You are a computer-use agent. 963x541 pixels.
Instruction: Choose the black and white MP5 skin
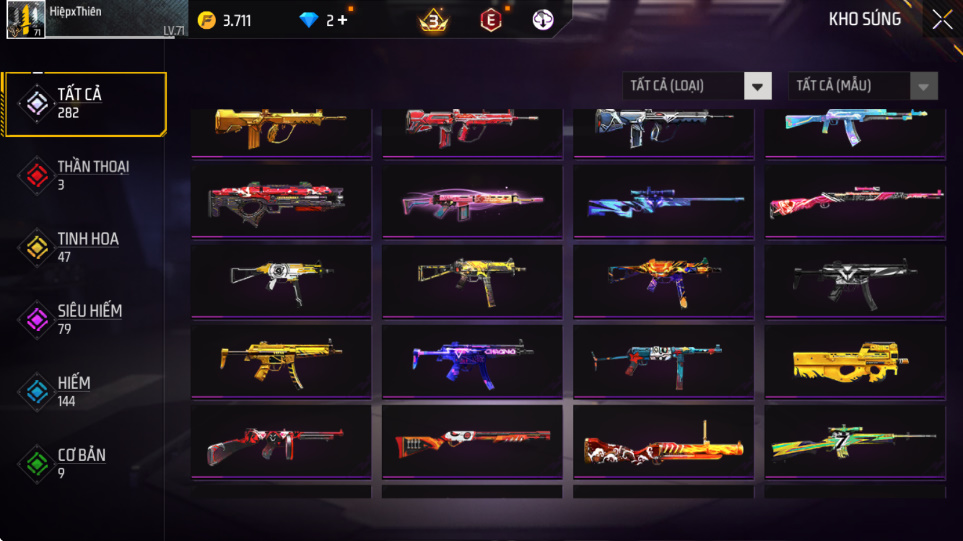pos(855,279)
